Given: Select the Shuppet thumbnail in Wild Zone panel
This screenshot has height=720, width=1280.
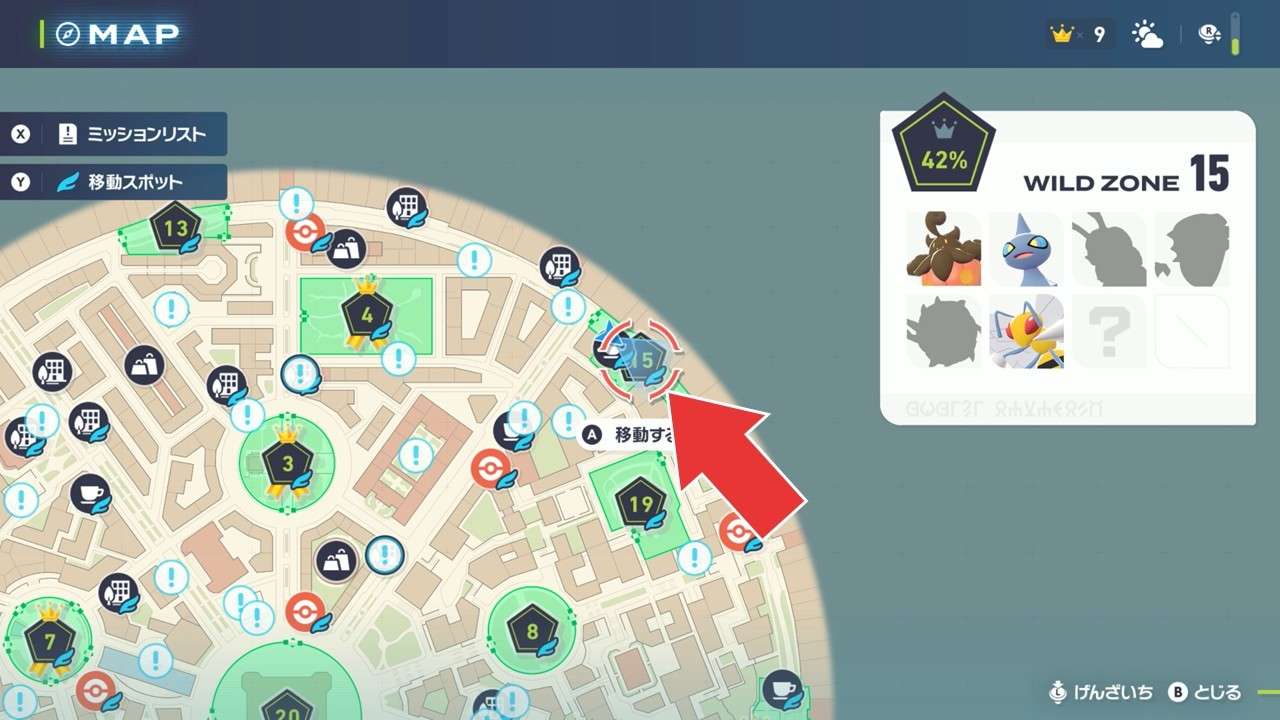Looking at the screenshot, I should [1026, 249].
